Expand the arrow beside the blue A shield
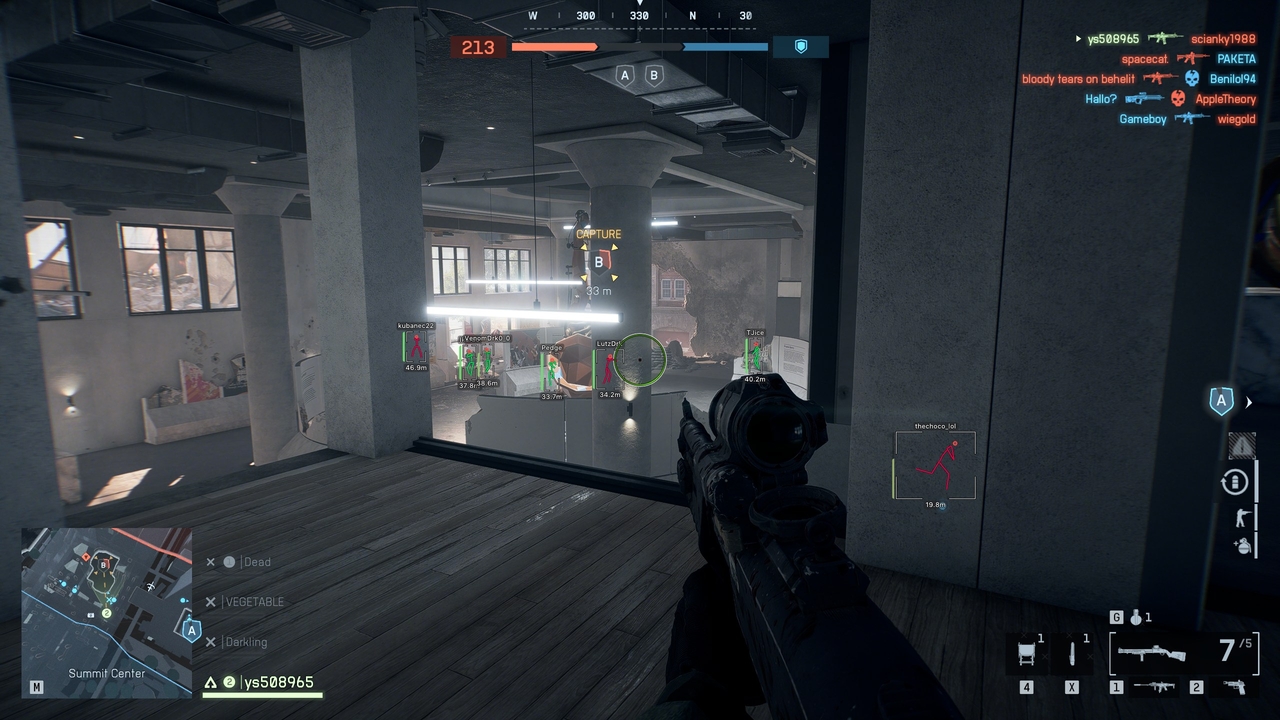 coord(1249,402)
